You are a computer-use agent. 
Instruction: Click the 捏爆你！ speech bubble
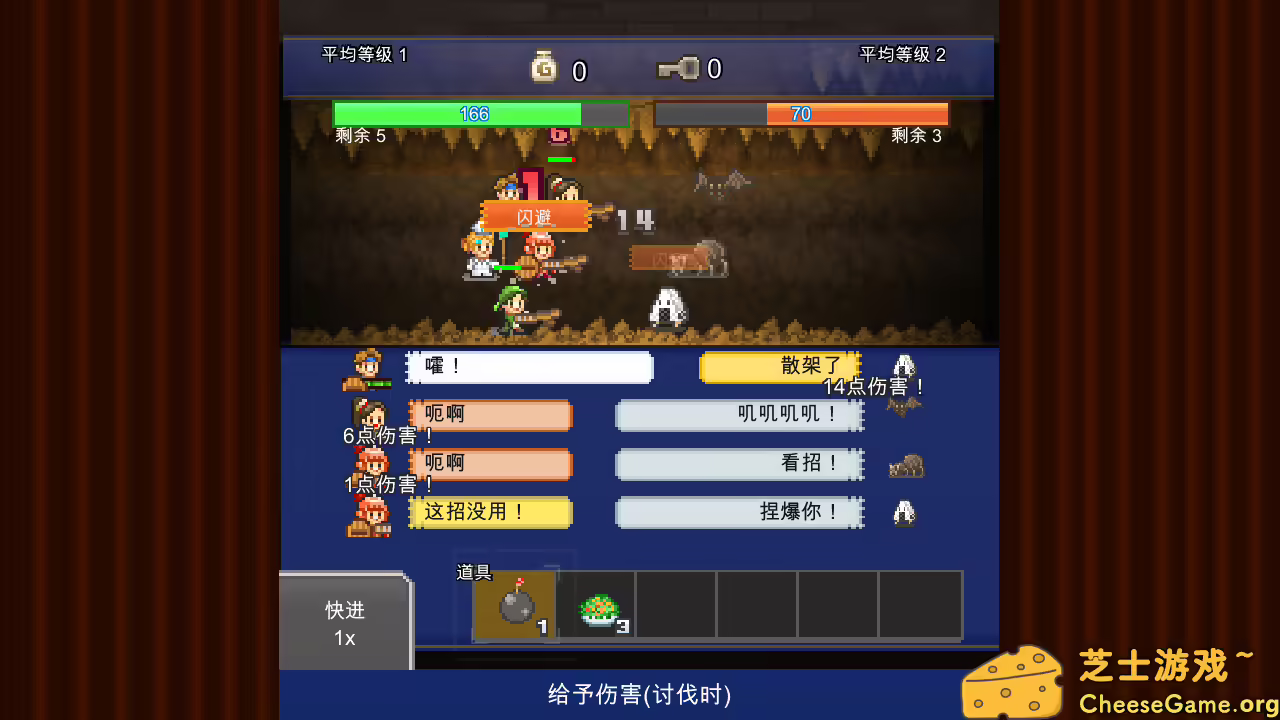740,513
